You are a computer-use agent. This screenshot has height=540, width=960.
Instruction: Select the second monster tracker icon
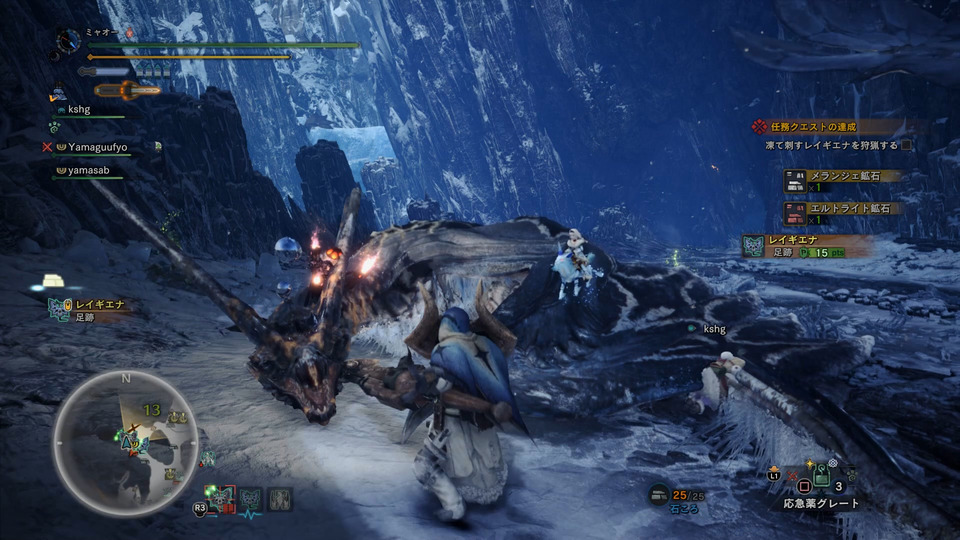coord(250,497)
